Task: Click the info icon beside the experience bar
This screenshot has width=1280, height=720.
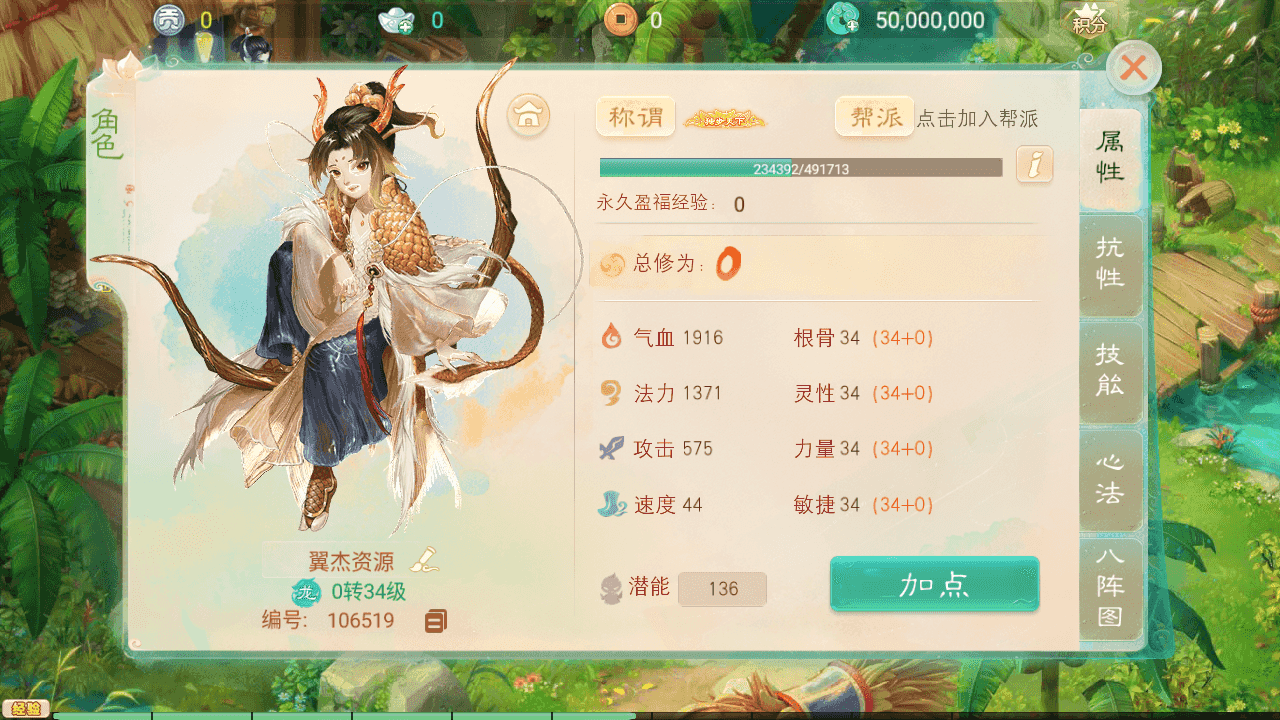Action: pos(1034,165)
